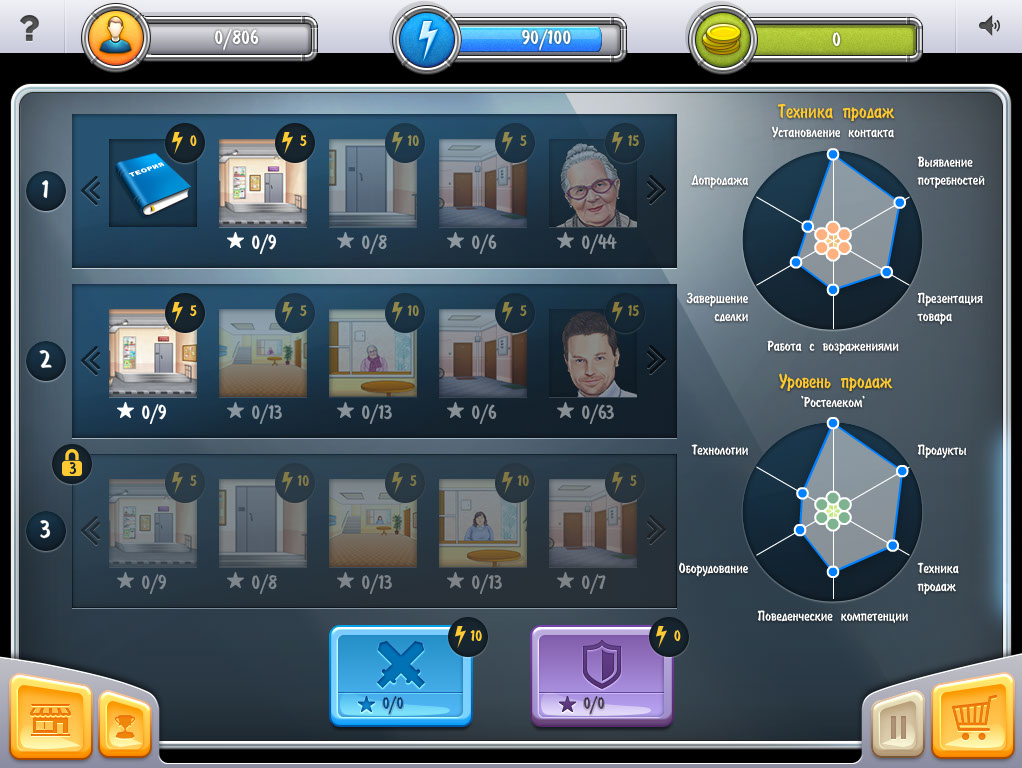
Task: Click the orange player profile icon
Action: (117, 40)
